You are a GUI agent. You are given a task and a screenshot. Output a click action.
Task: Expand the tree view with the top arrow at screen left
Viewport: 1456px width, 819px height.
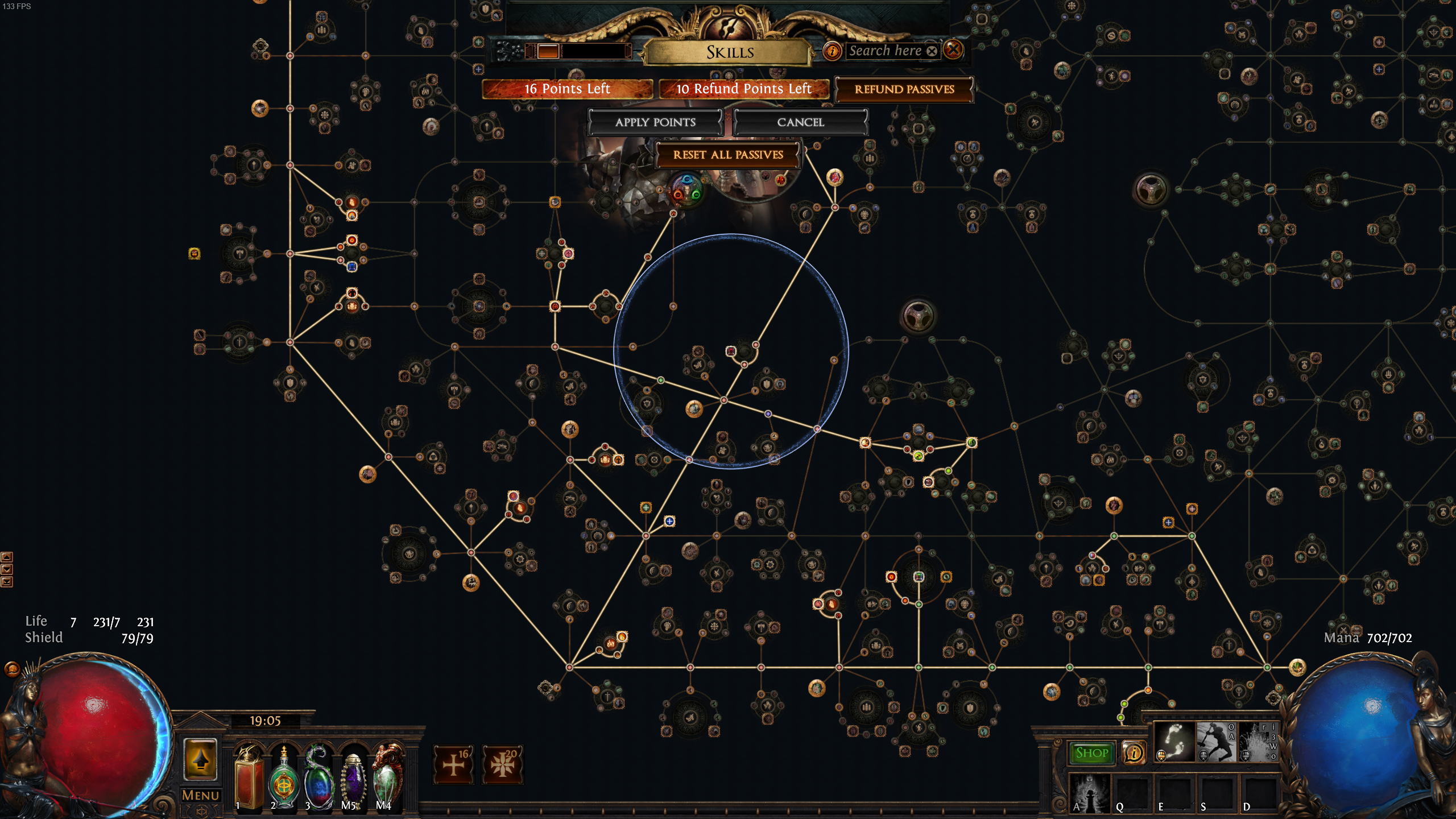click(7, 557)
